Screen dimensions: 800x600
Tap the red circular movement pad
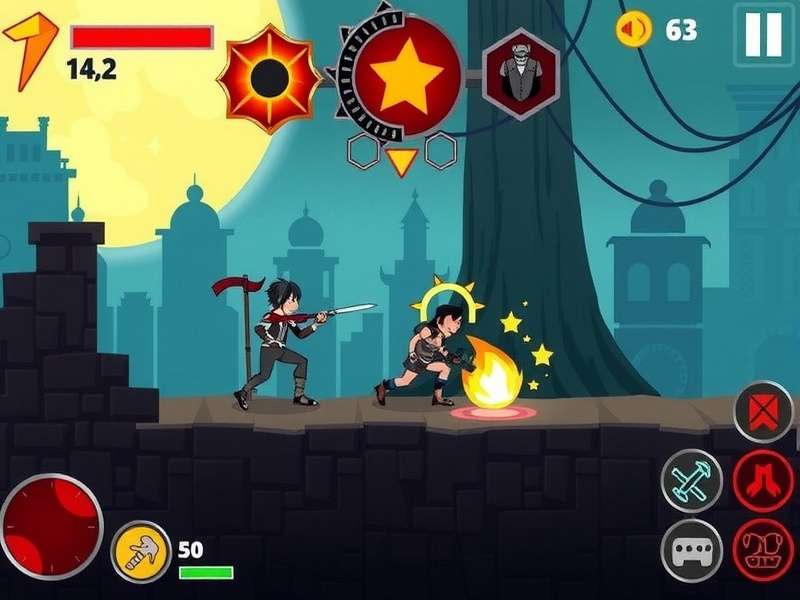(x=50, y=526)
